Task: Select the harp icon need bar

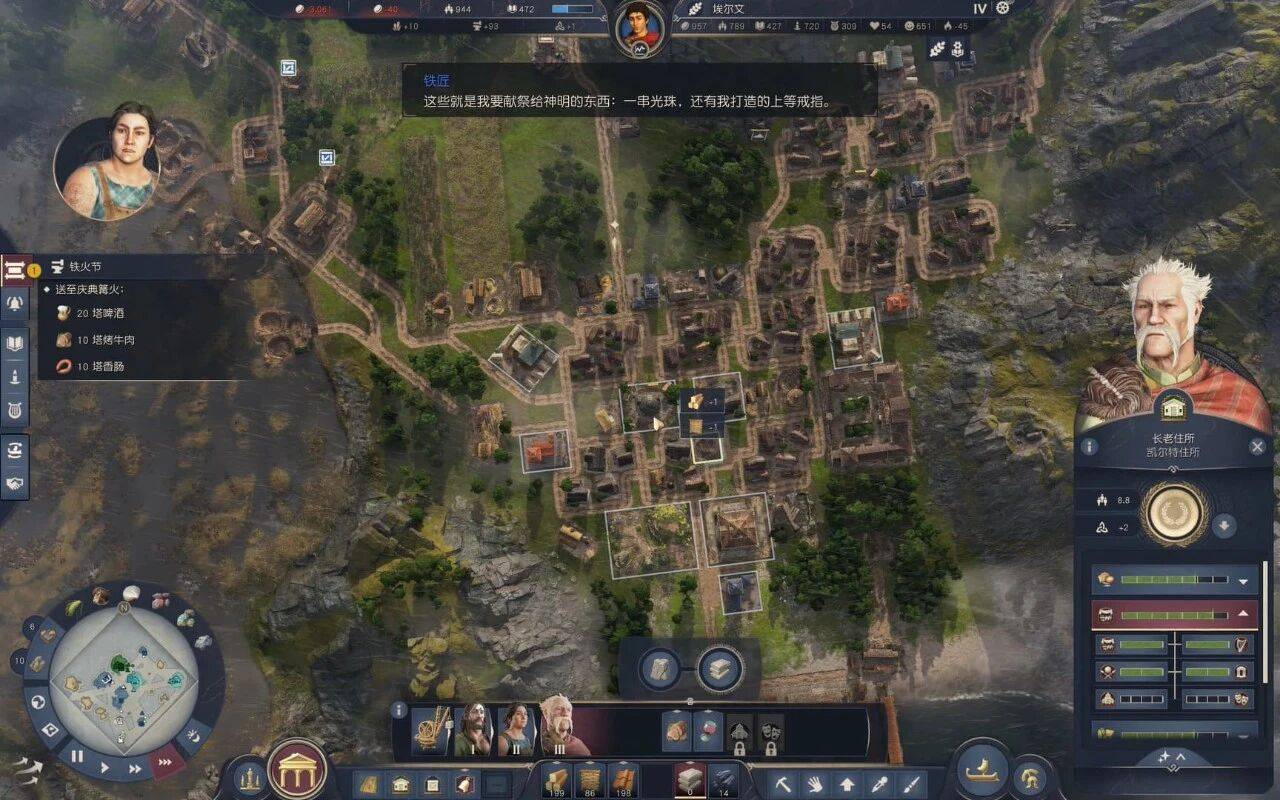Action: pyautogui.click(x=1217, y=645)
